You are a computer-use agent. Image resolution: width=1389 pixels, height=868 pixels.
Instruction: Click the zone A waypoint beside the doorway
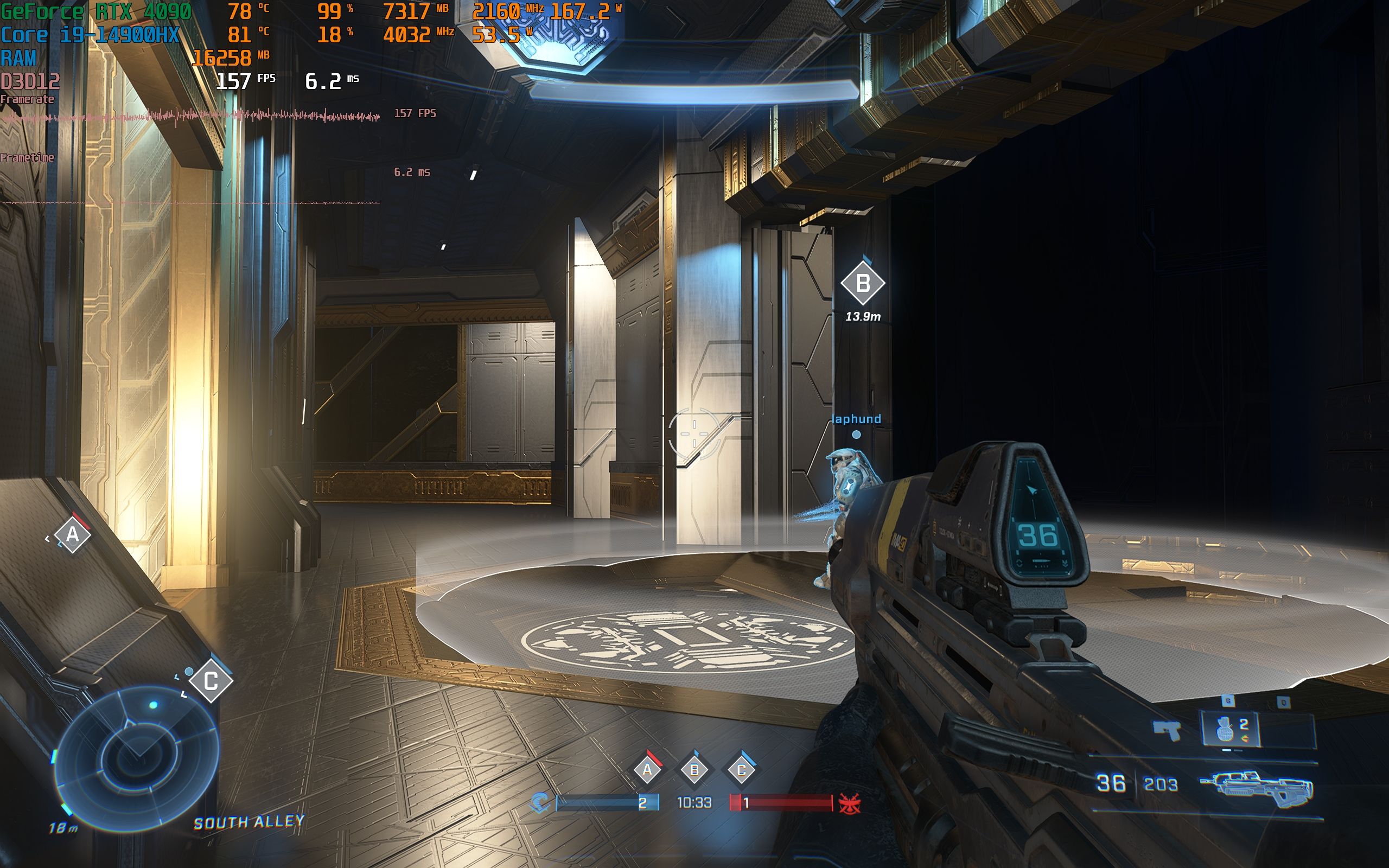click(x=73, y=535)
